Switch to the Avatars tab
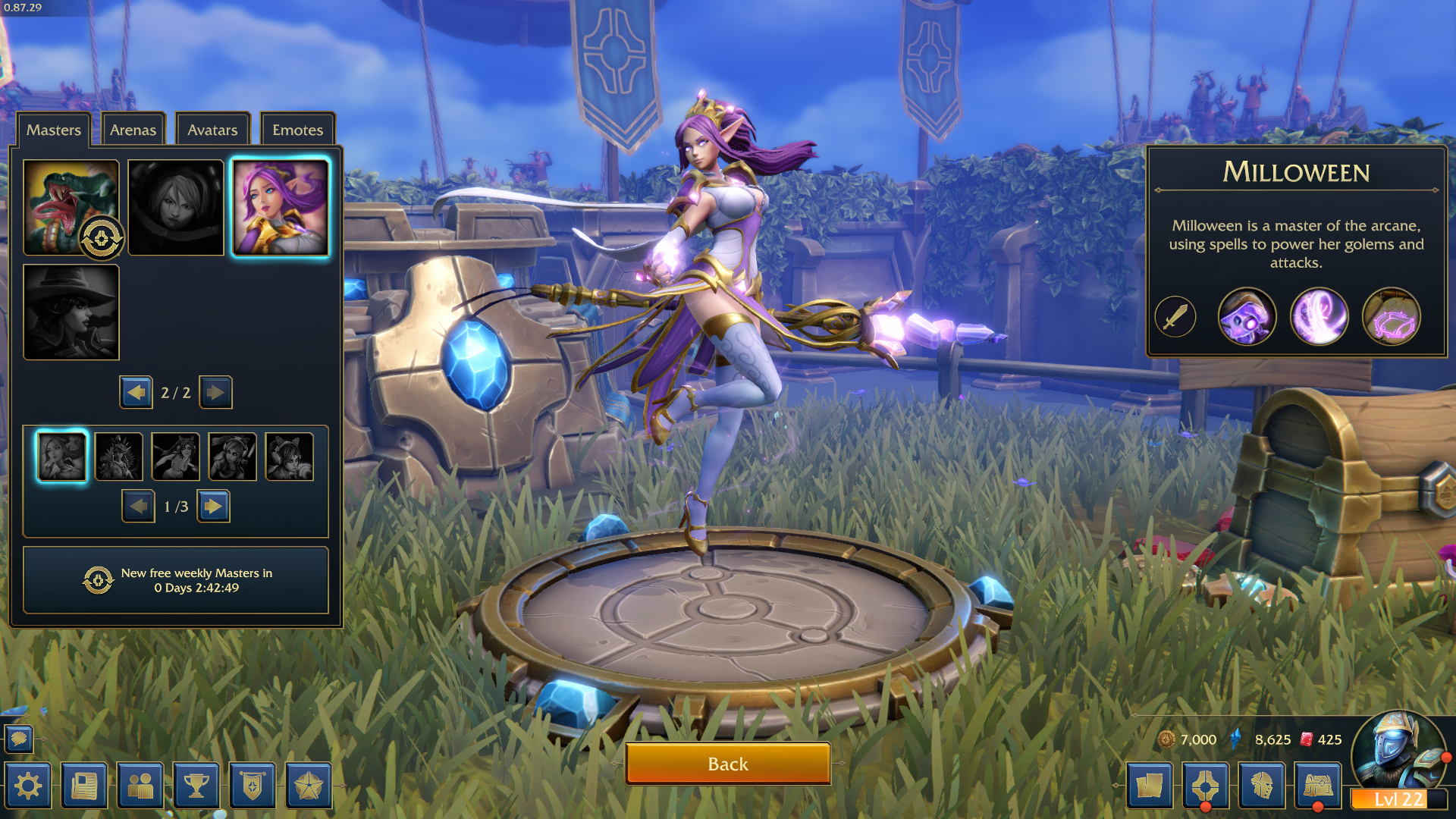Image resolution: width=1456 pixels, height=819 pixels. pyautogui.click(x=212, y=130)
